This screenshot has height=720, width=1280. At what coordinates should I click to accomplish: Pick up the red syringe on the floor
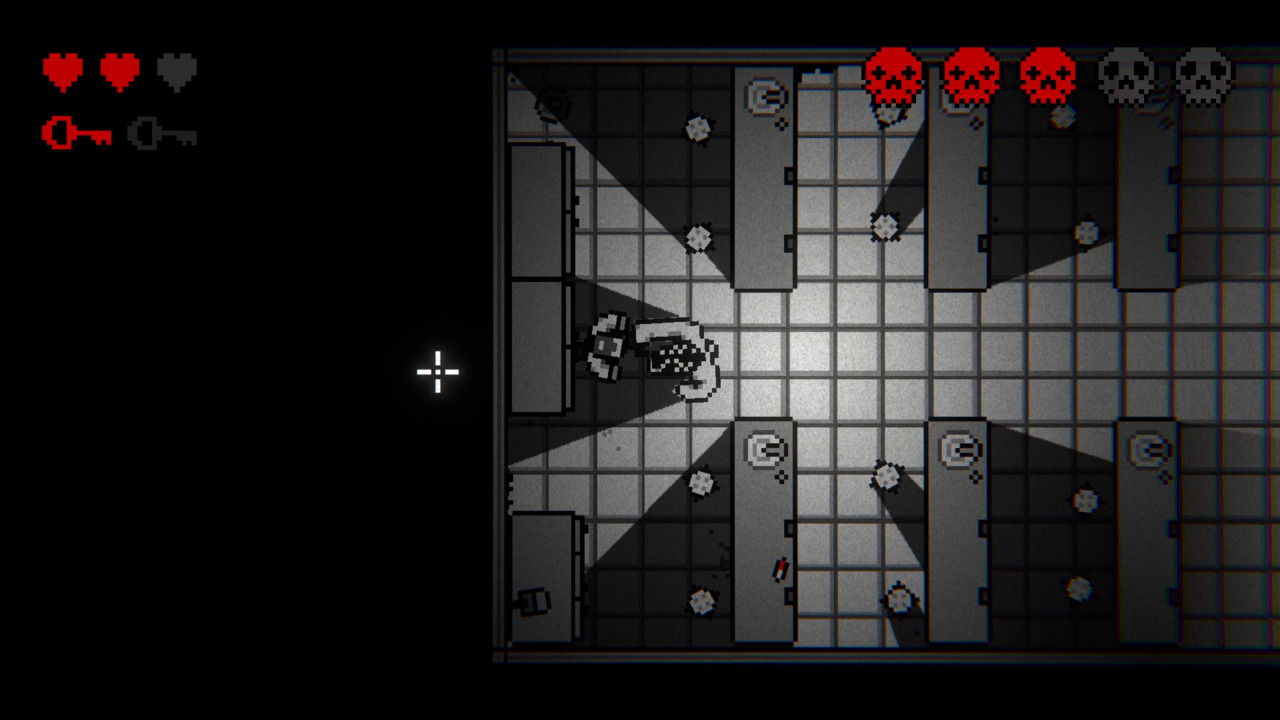click(778, 569)
